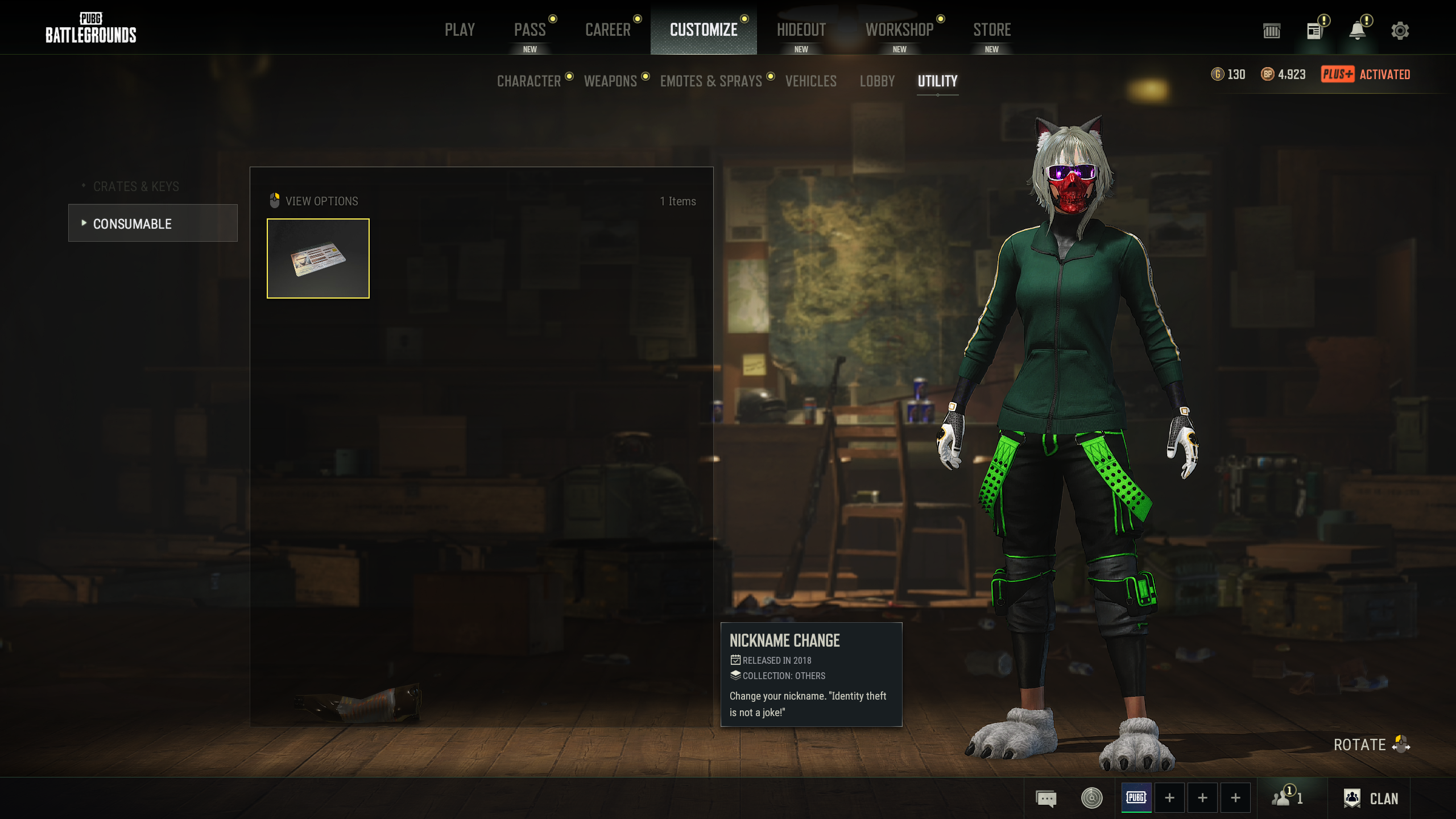1456x819 pixels.
Task: Open the settings gear icon
Action: tap(1400, 31)
